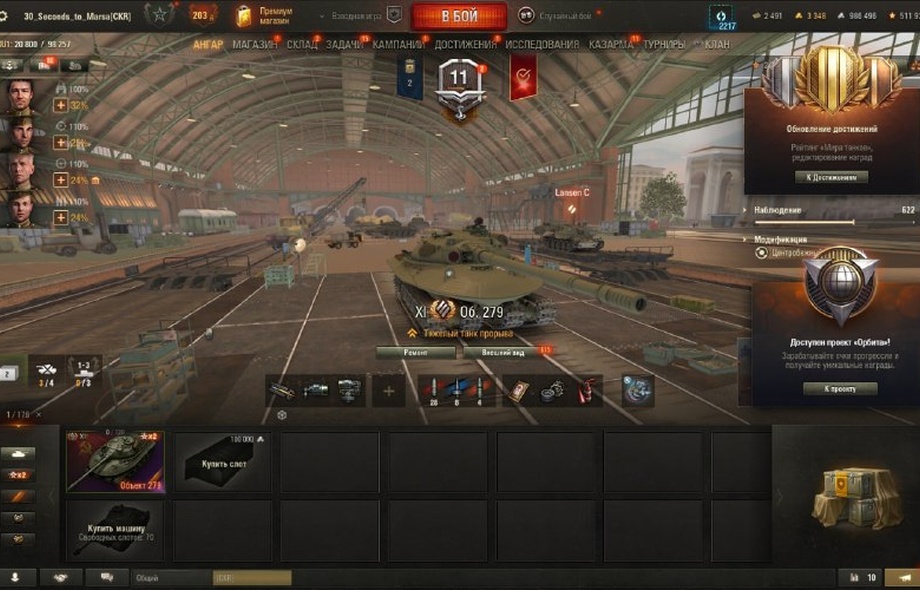Click the «Ремонт» repair button
Viewport: 920px width, 590px height.
[416, 353]
